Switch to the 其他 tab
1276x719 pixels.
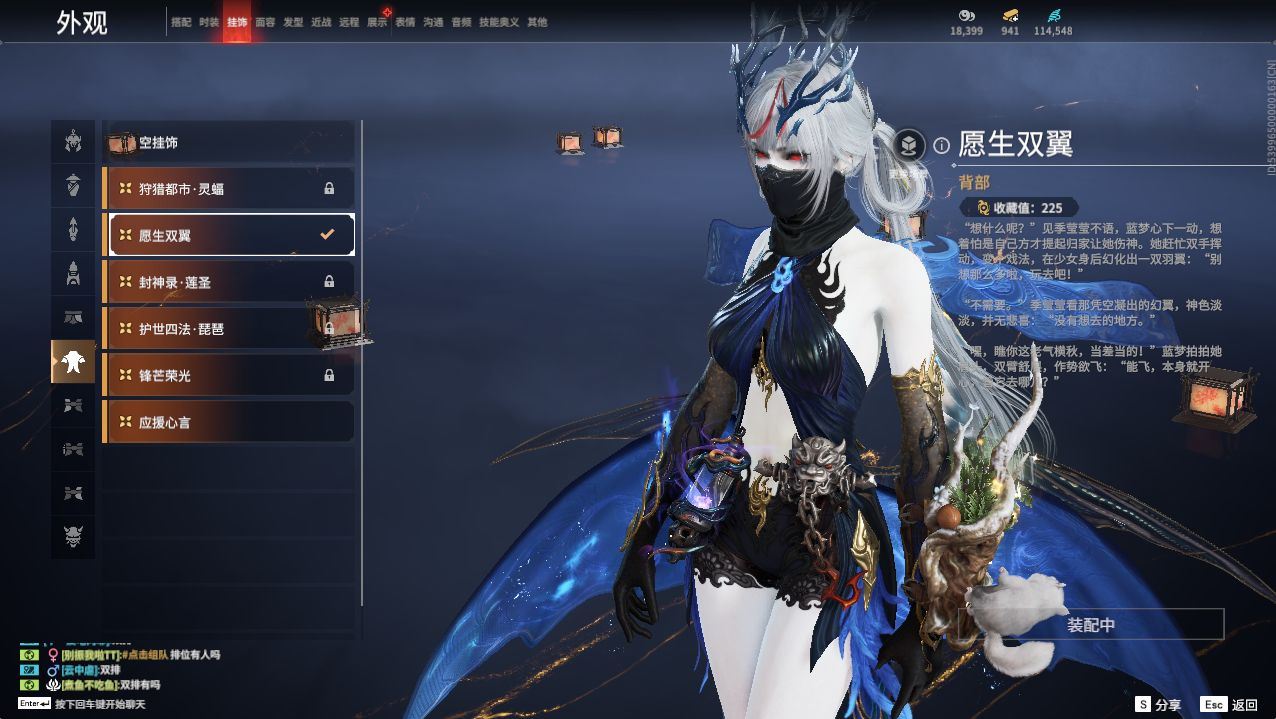[537, 22]
